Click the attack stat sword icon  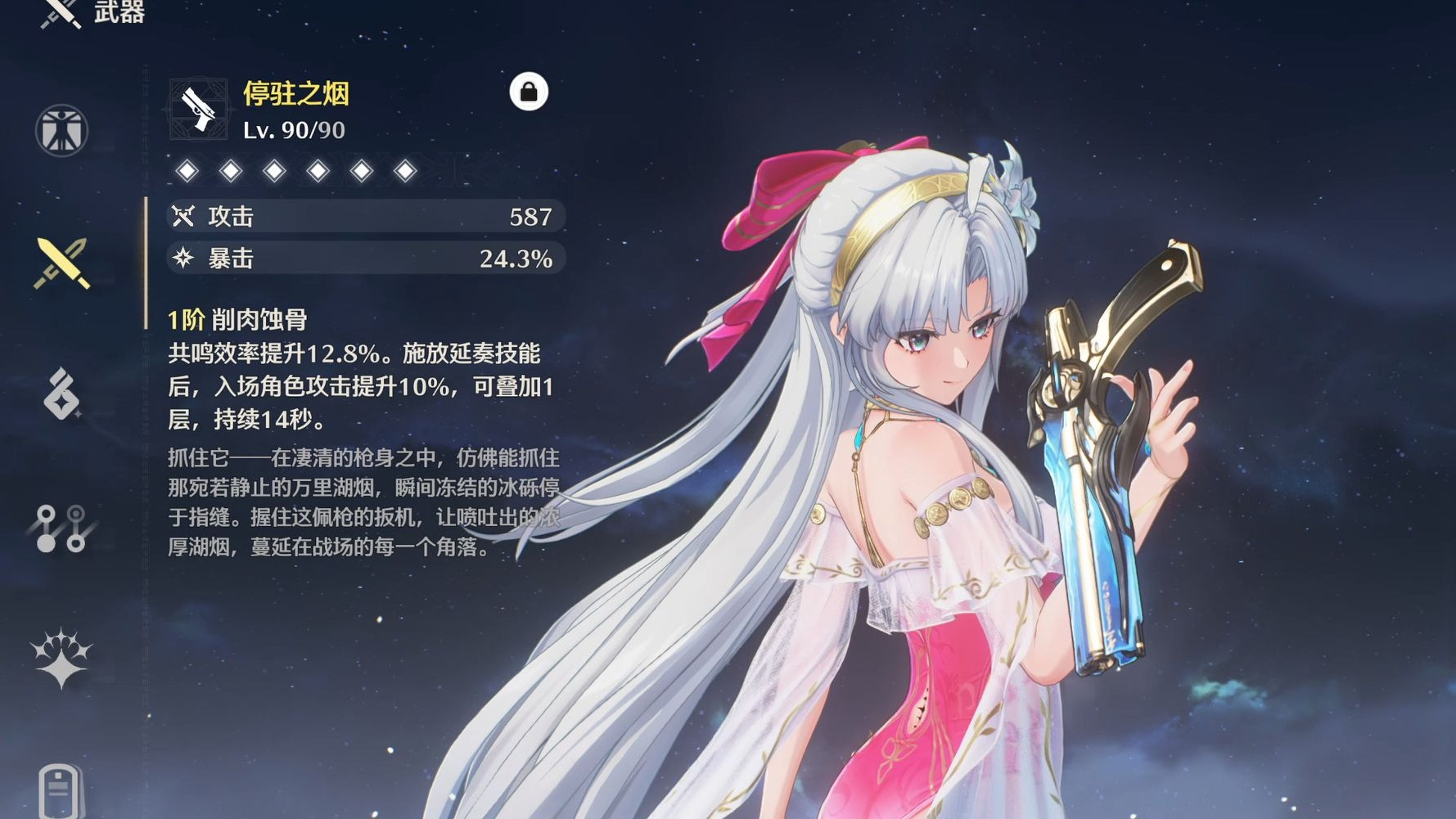point(183,217)
